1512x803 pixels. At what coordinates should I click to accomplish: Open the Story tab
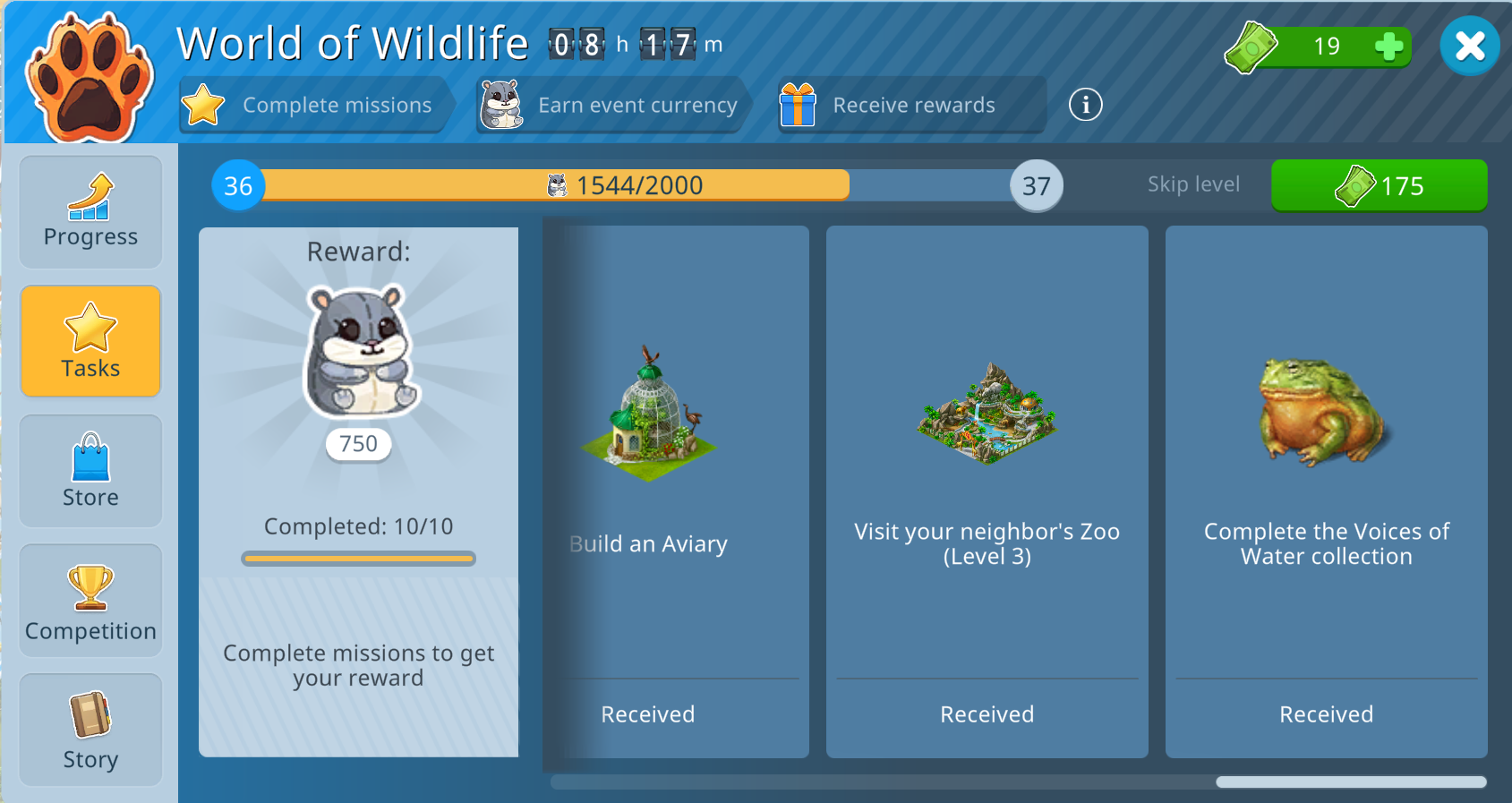click(90, 730)
